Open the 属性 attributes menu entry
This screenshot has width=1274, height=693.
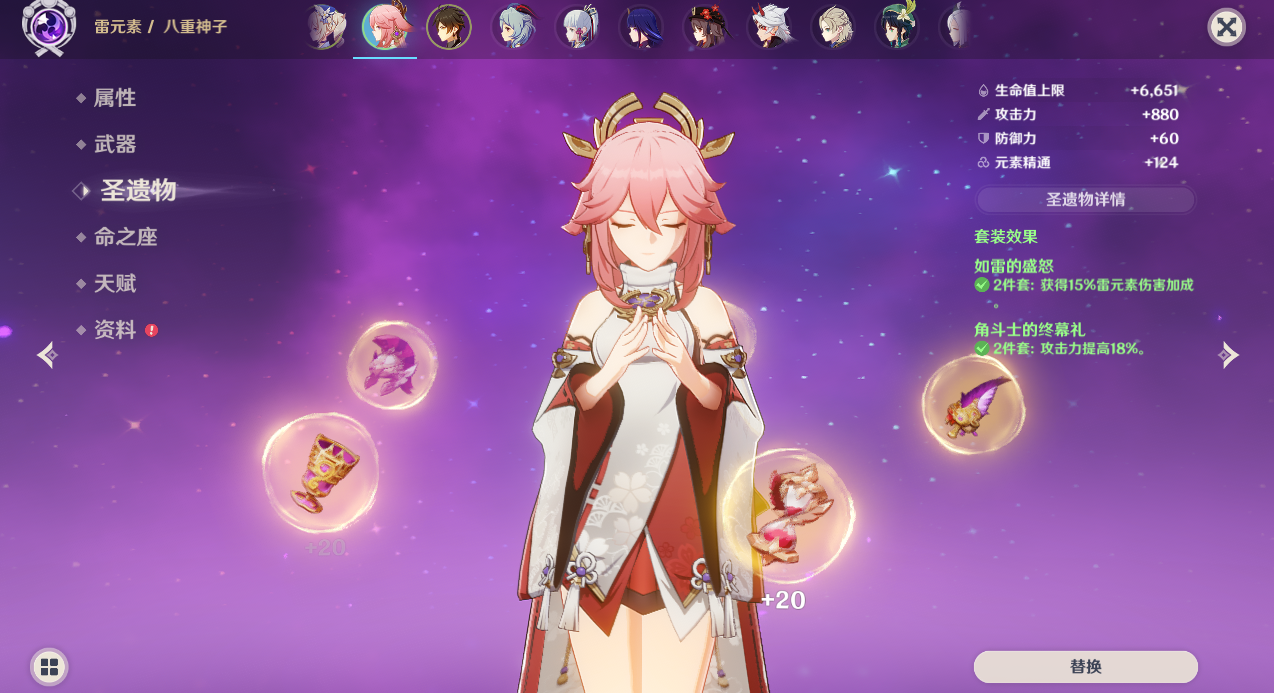(x=114, y=98)
